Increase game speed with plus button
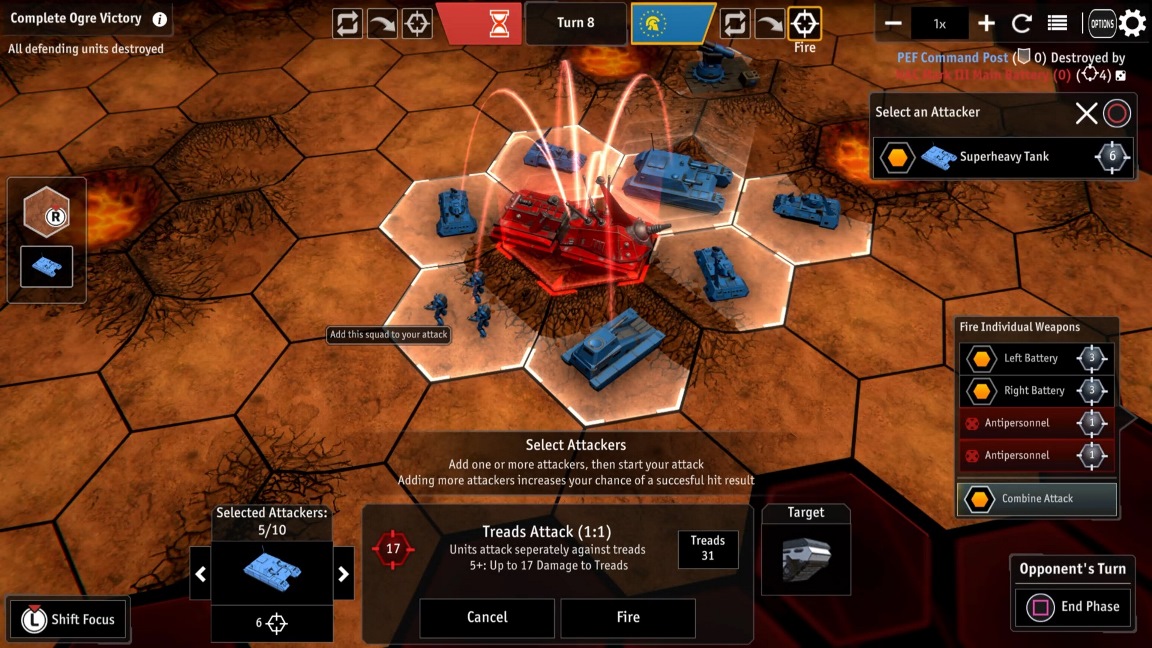This screenshot has height=648, width=1152. [986, 23]
